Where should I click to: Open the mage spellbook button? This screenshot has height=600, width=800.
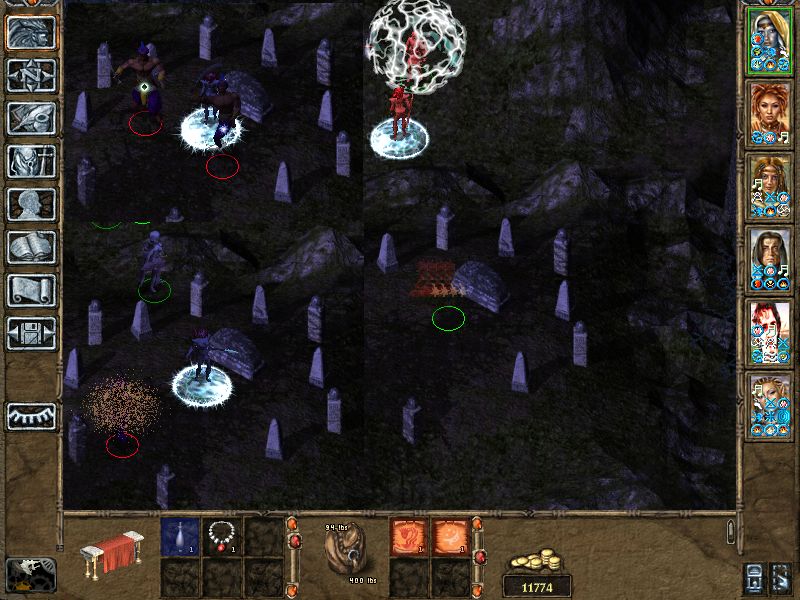(x=31, y=247)
